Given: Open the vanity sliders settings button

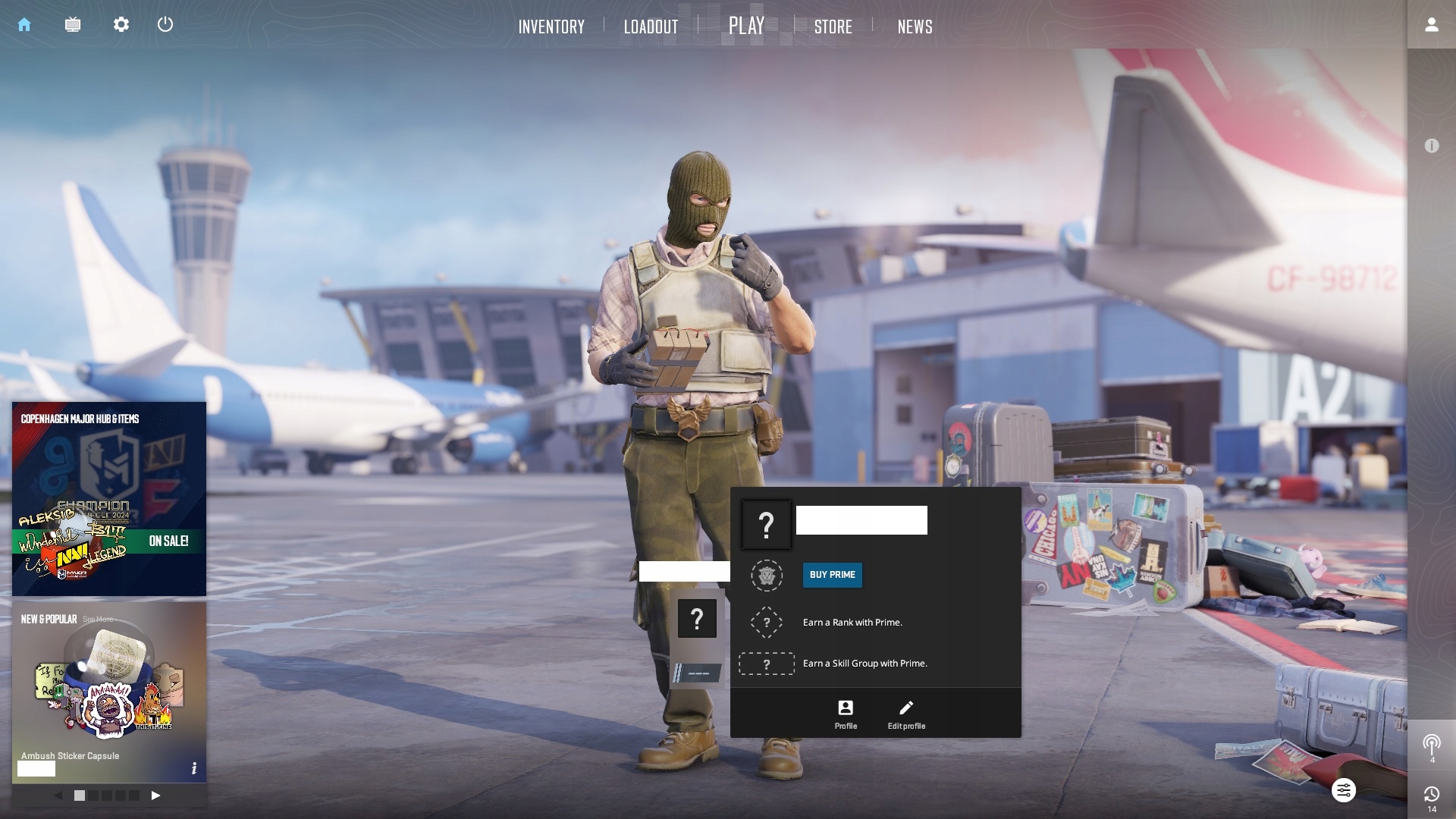Looking at the screenshot, I should pos(1343,791).
